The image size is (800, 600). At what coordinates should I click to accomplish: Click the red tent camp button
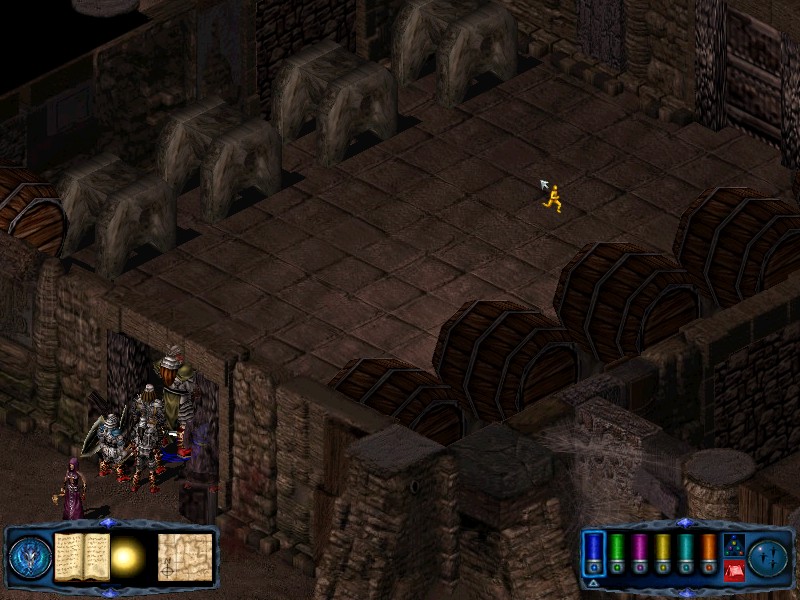[x=733, y=571]
